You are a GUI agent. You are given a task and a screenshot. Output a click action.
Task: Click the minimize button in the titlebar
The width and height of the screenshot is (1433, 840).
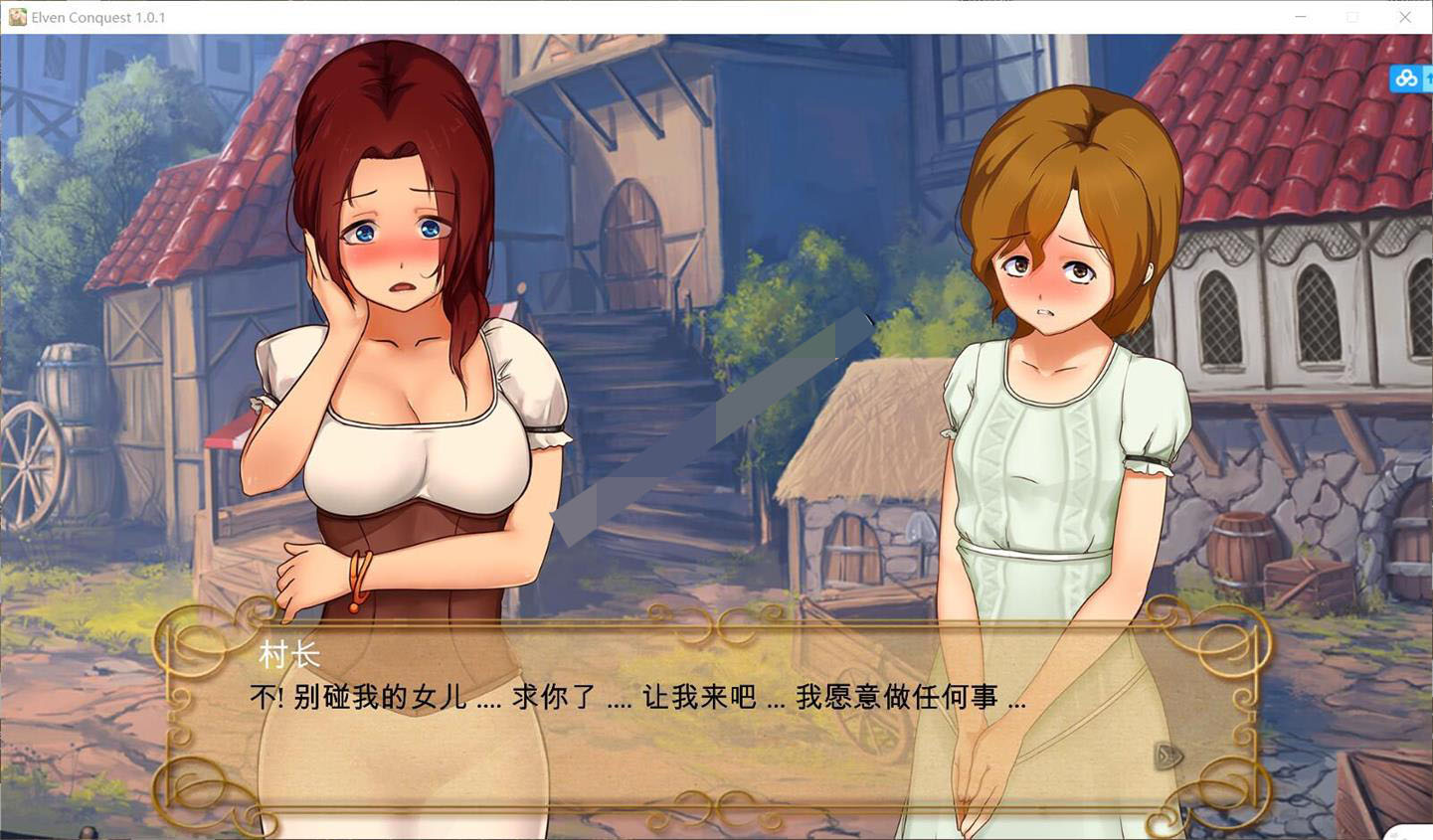[1300, 17]
